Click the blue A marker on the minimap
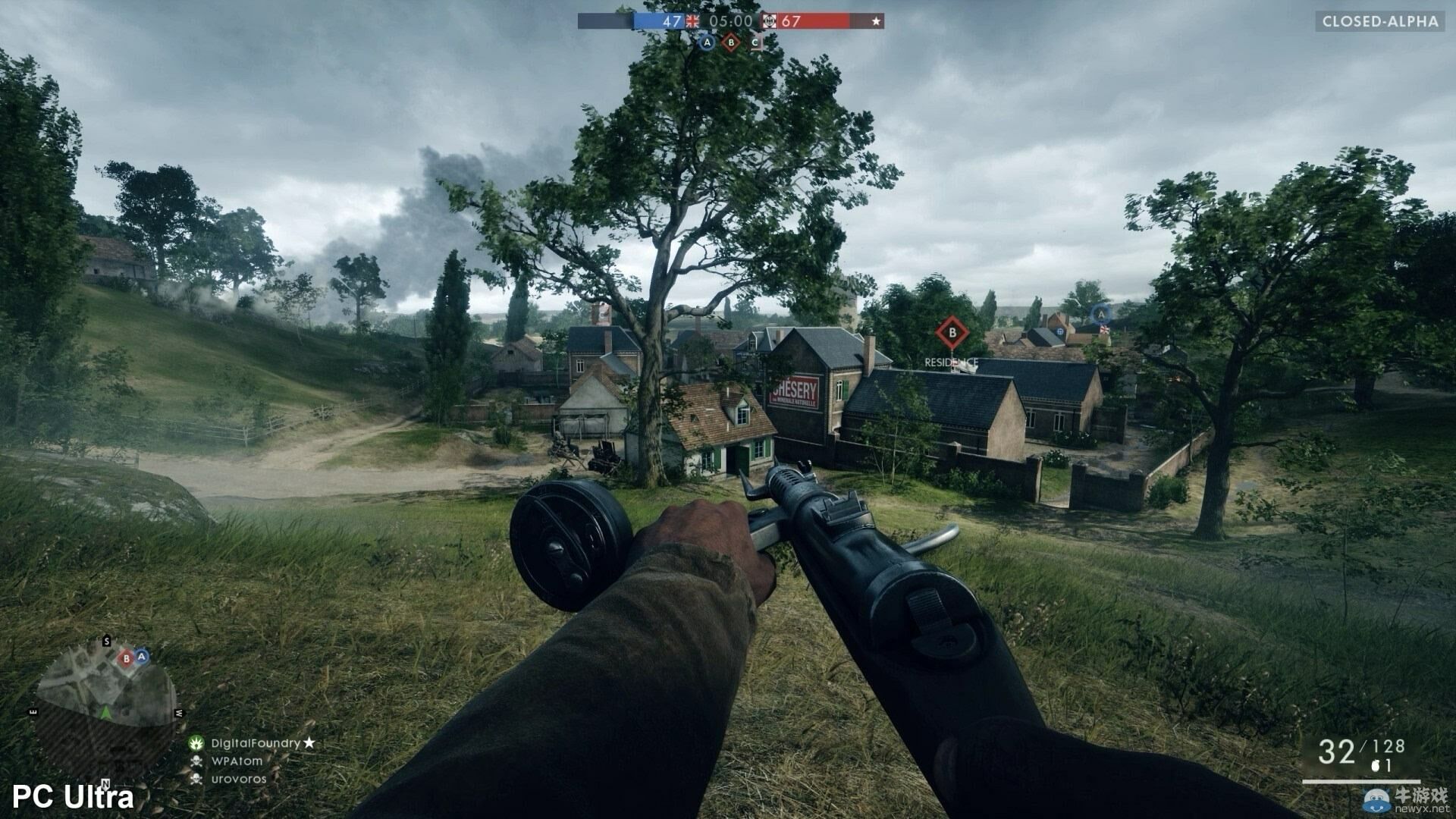This screenshot has height=819, width=1456. (142, 656)
